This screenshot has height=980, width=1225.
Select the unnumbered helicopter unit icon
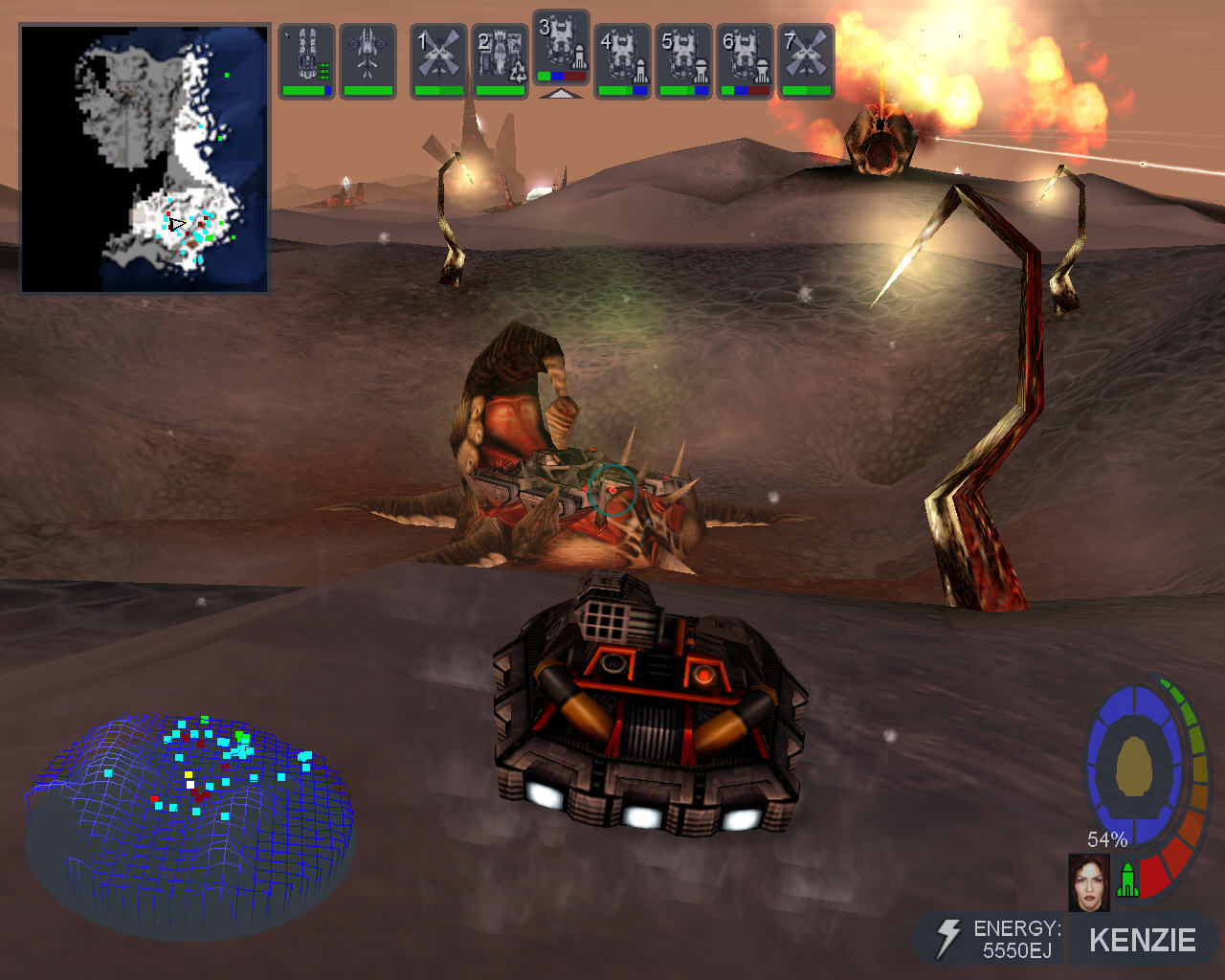click(x=367, y=60)
